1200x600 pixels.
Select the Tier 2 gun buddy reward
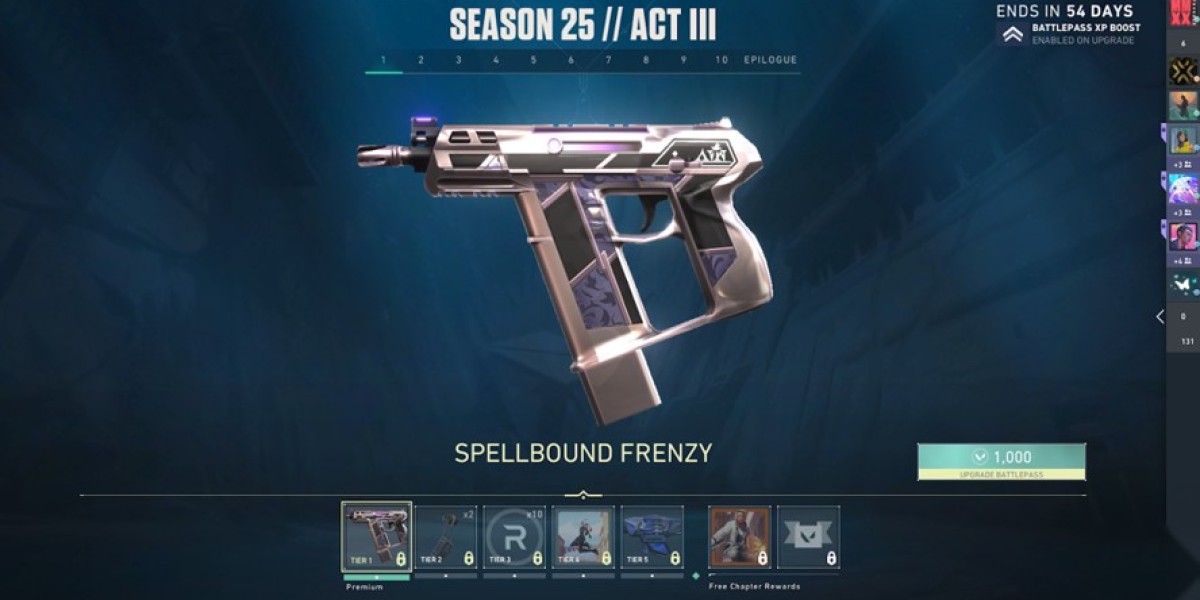point(446,537)
